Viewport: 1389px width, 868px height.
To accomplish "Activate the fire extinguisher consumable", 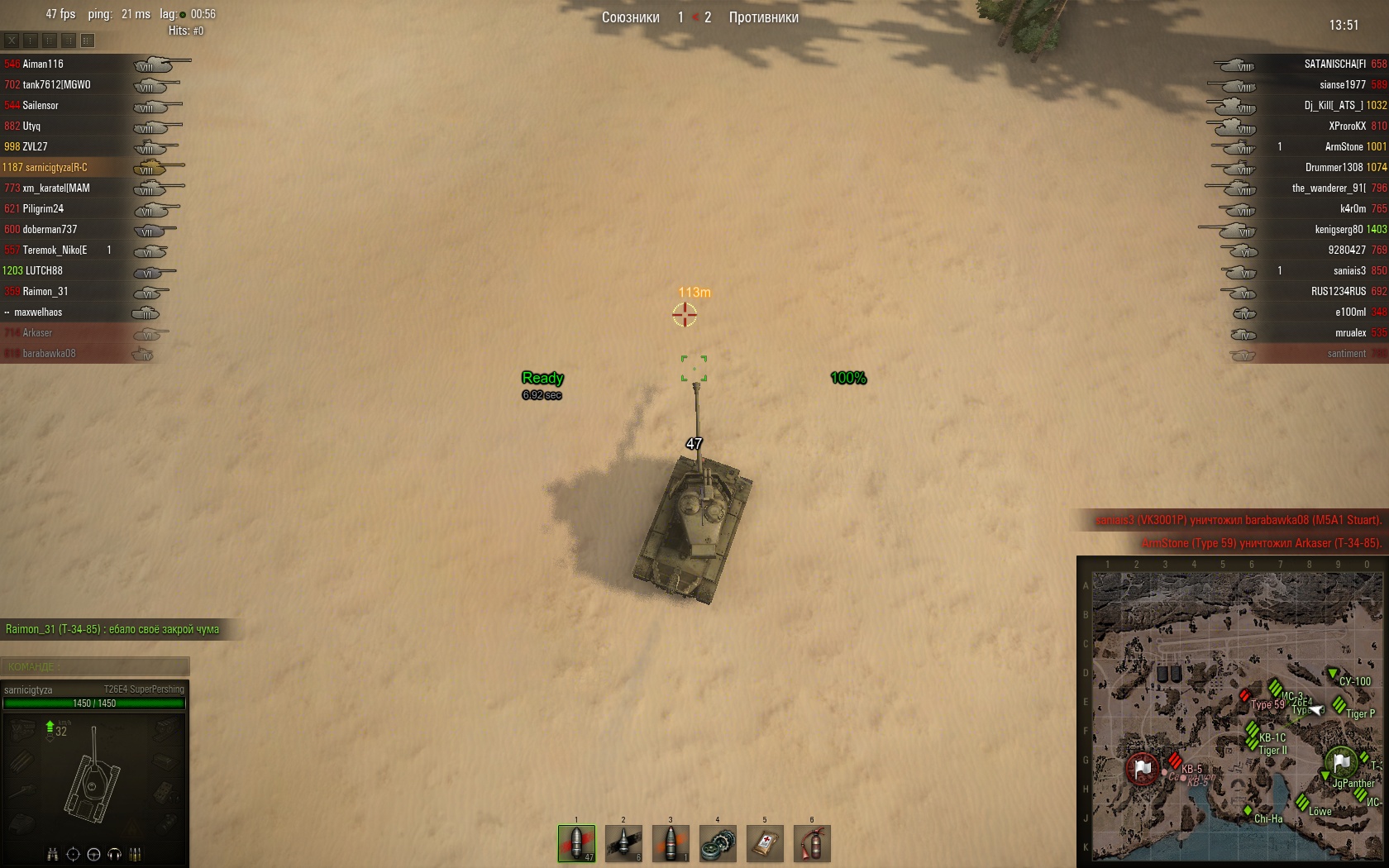I will (x=812, y=843).
